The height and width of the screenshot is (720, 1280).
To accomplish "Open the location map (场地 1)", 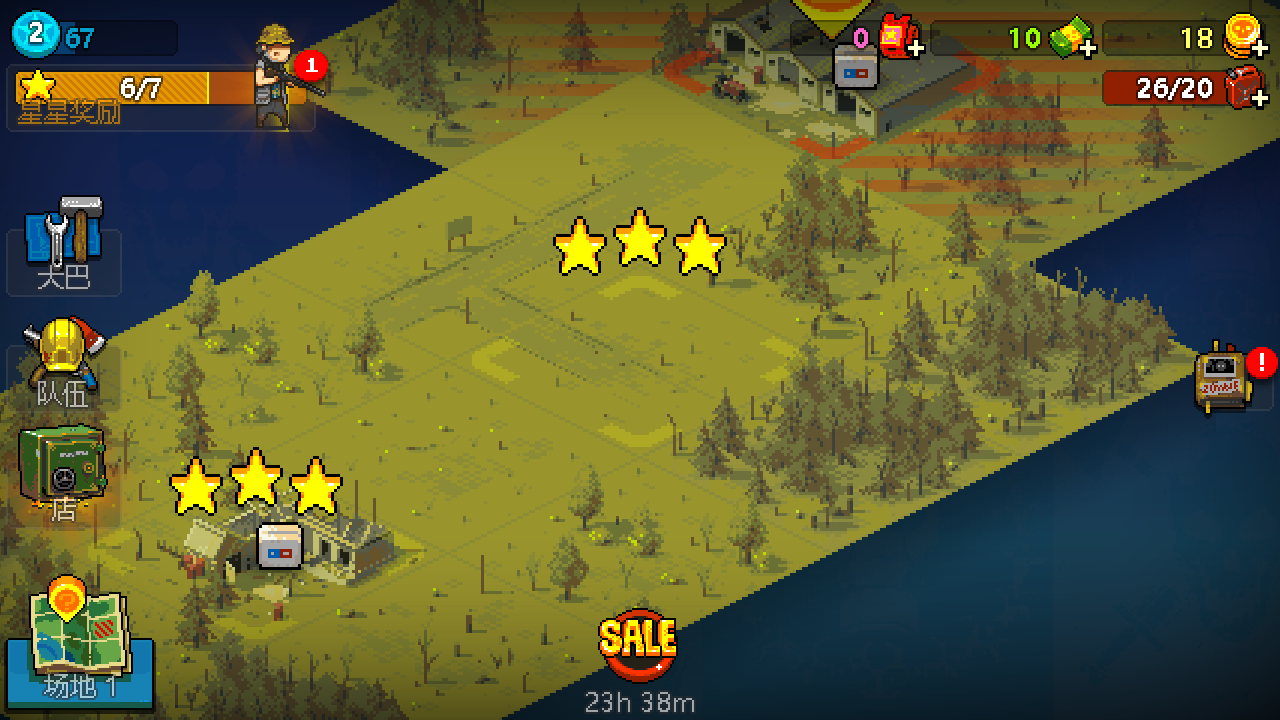I will click(x=78, y=642).
